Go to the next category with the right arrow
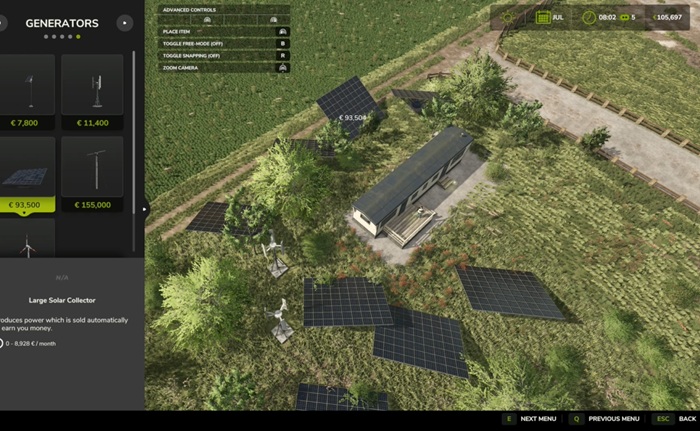 click(124, 23)
